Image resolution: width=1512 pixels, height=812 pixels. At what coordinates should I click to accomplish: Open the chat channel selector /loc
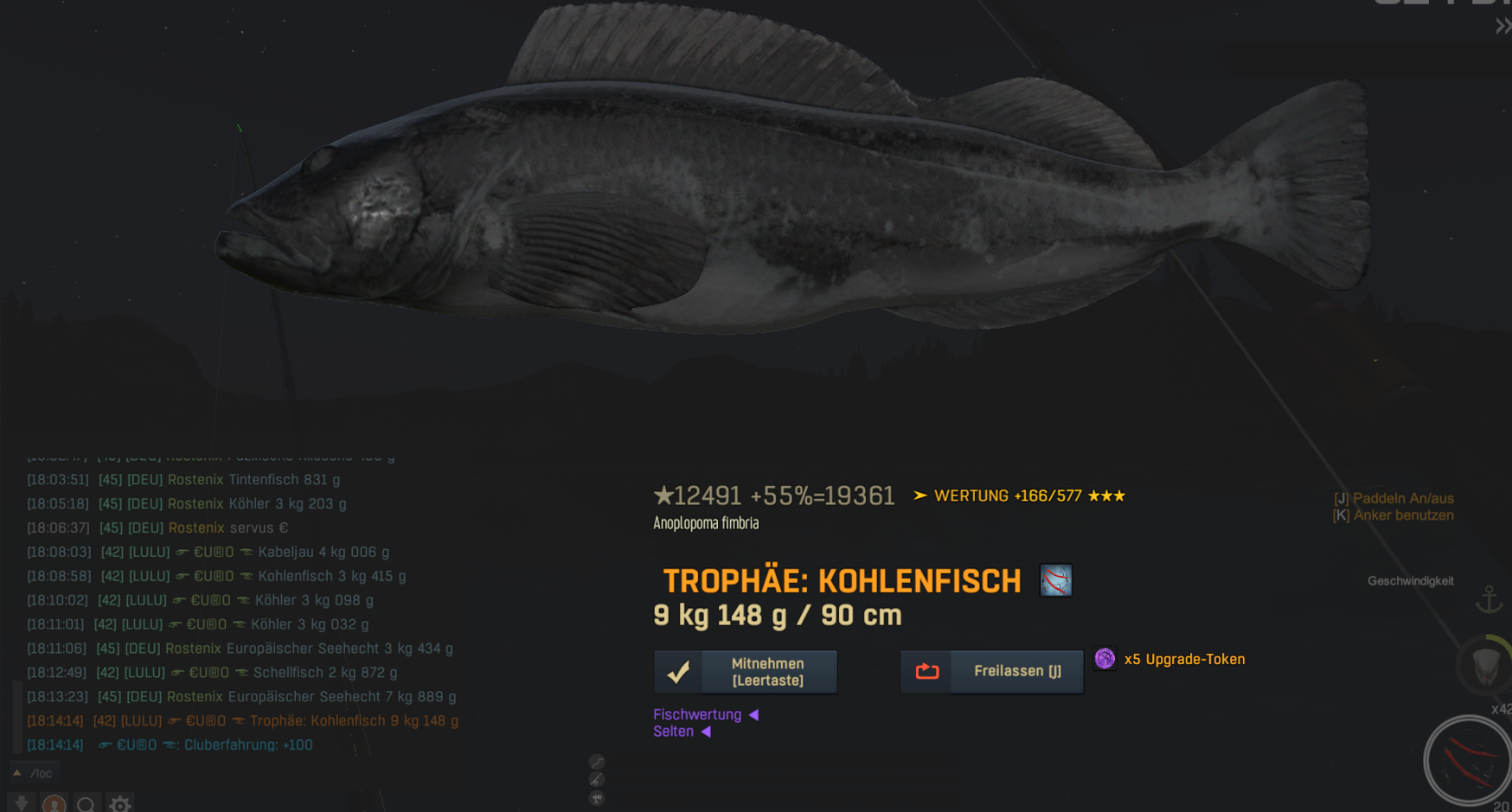coord(35,773)
